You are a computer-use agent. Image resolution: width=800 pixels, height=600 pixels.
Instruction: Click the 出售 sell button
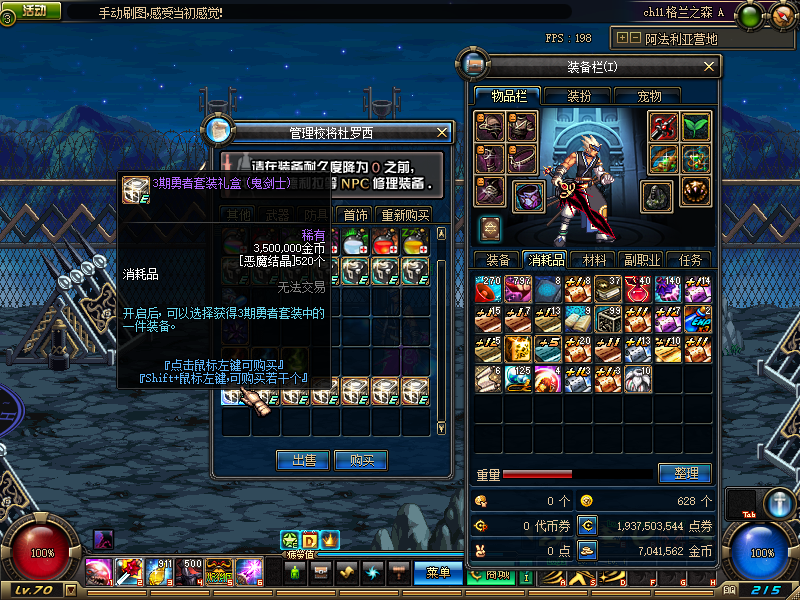tap(303, 460)
